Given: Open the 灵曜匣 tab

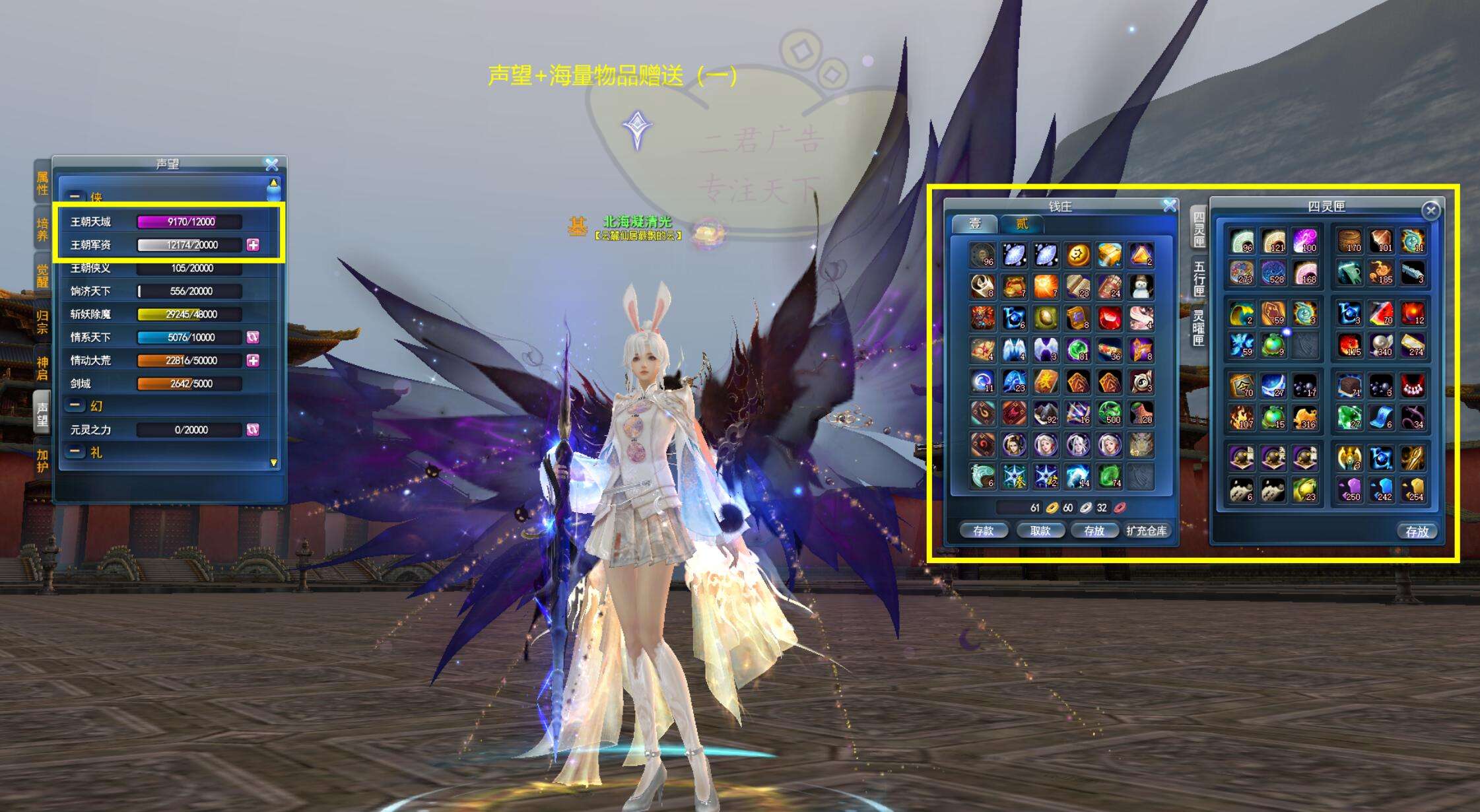Looking at the screenshot, I should 1199,327.
